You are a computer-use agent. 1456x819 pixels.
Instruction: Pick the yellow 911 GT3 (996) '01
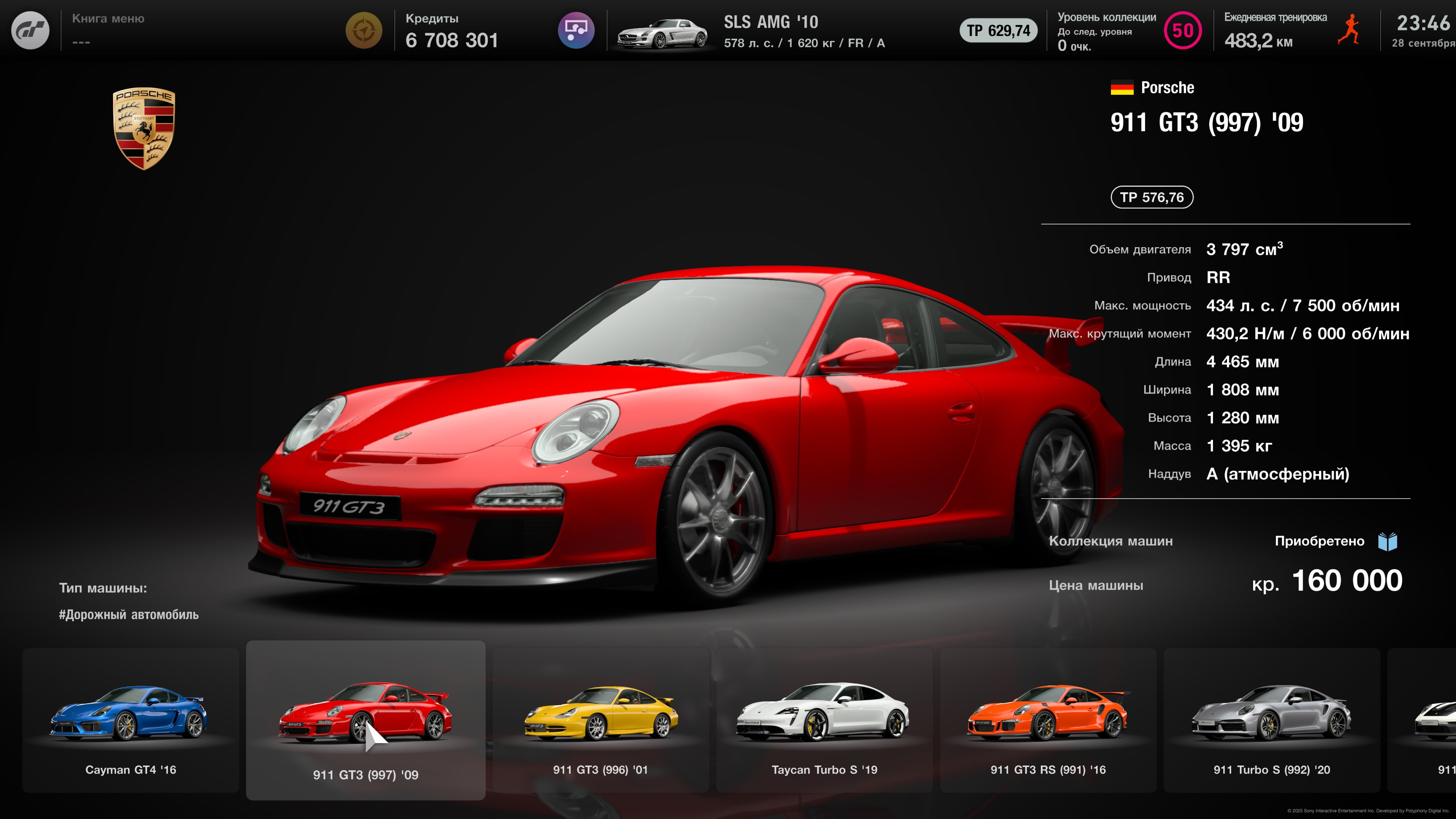[x=600, y=721]
